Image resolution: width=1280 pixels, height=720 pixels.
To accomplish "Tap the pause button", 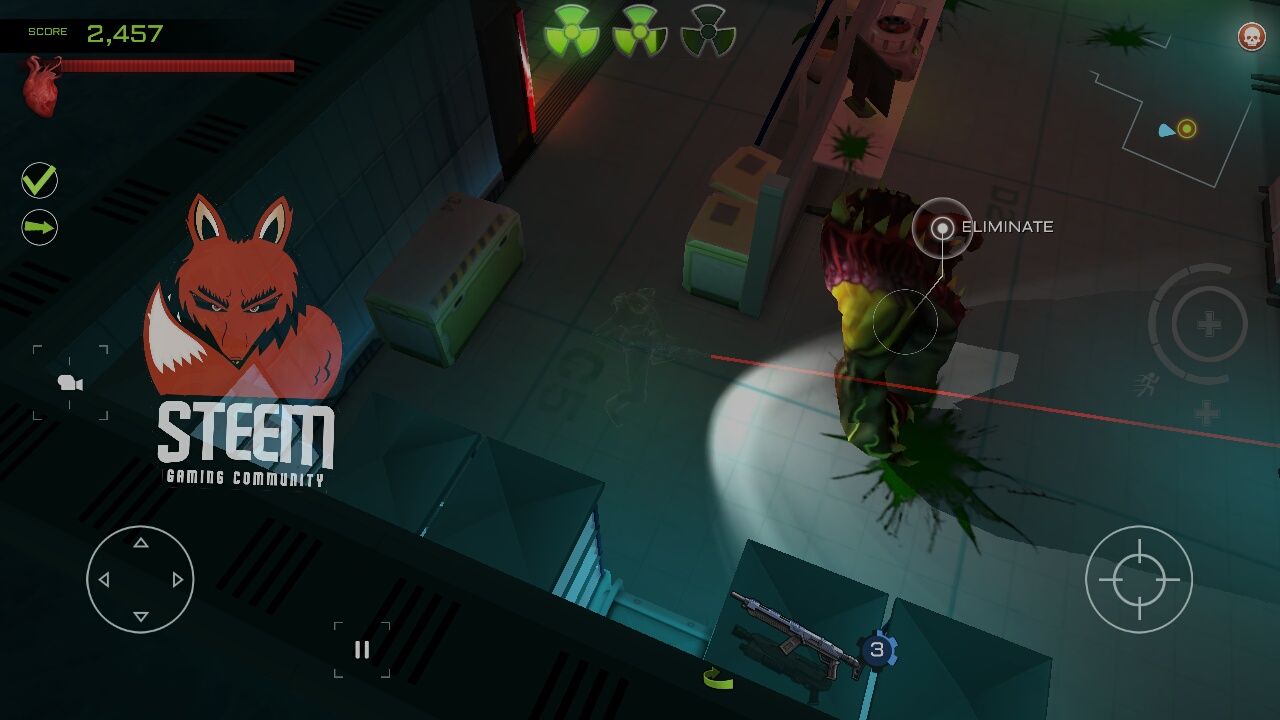I will click(362, 650).
